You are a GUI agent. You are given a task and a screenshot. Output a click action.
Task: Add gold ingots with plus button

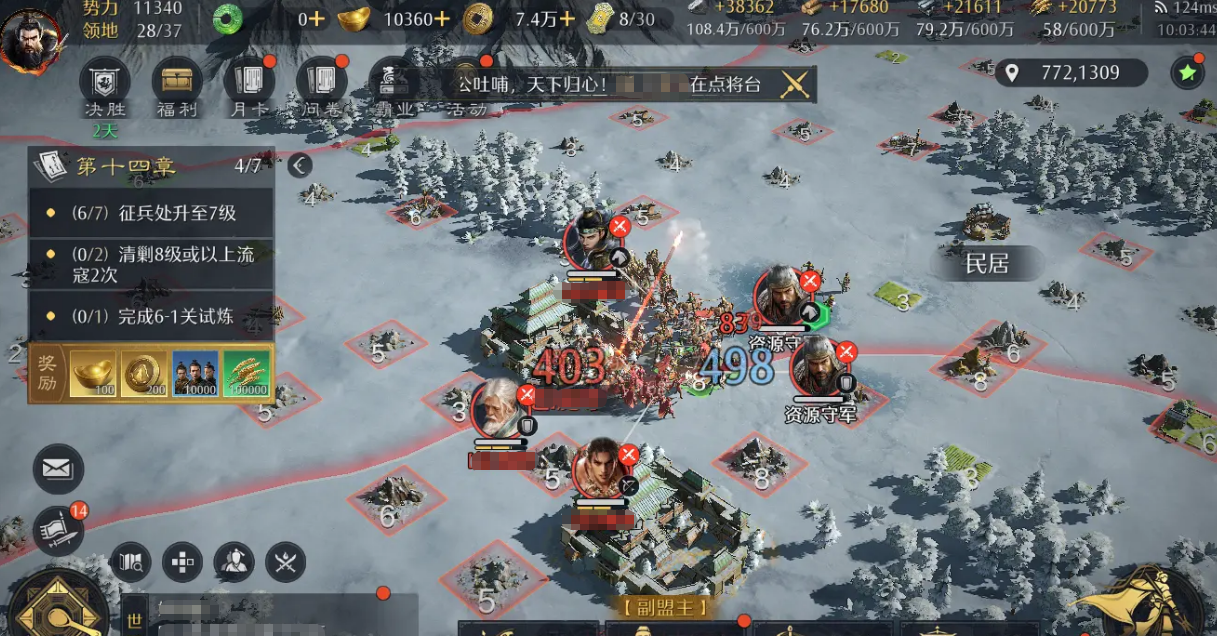442,18
